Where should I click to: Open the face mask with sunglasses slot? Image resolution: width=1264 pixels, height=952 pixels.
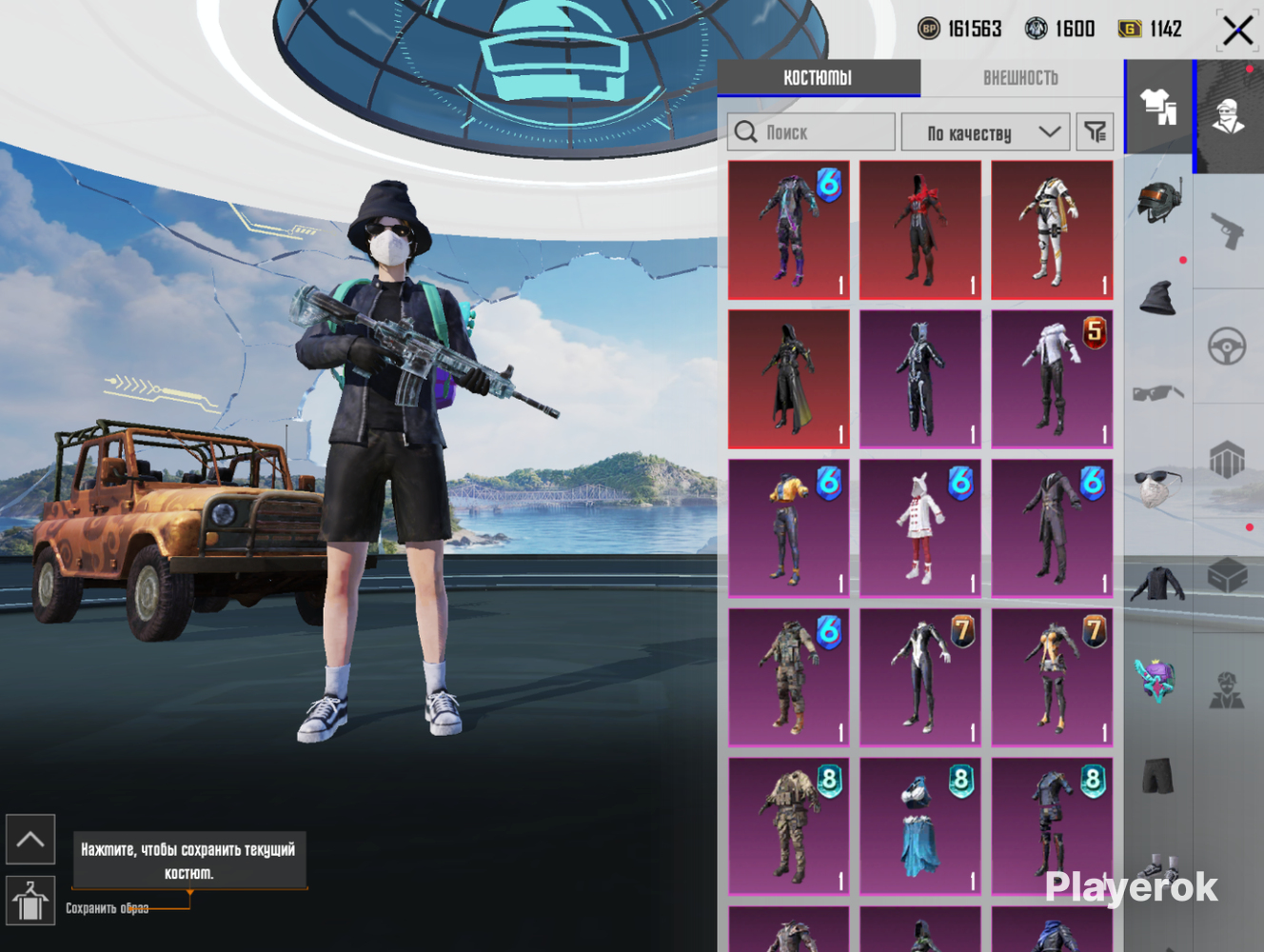pos(1158,486)
